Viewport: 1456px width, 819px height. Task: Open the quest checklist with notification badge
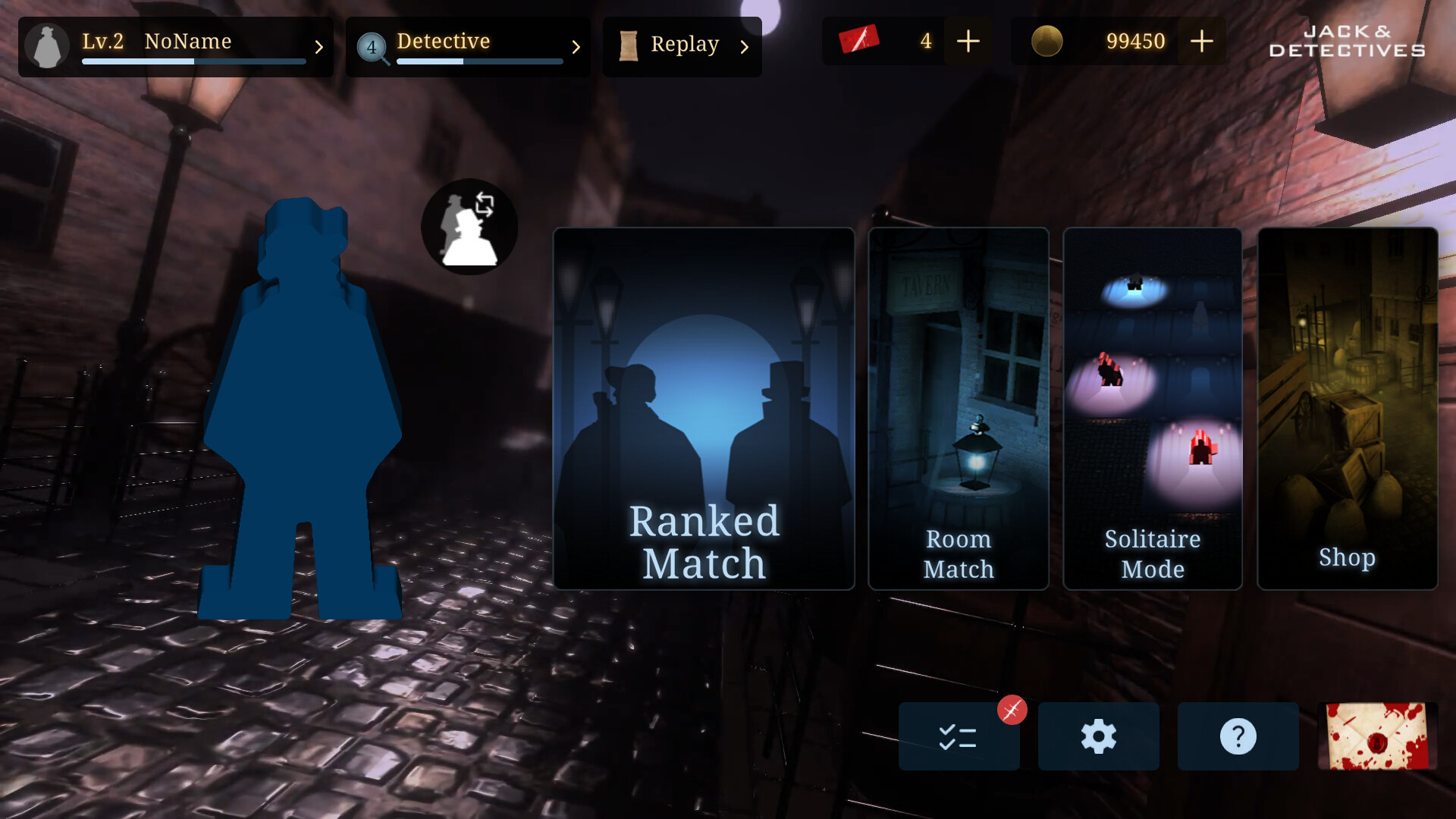click(x=959, y=736)
